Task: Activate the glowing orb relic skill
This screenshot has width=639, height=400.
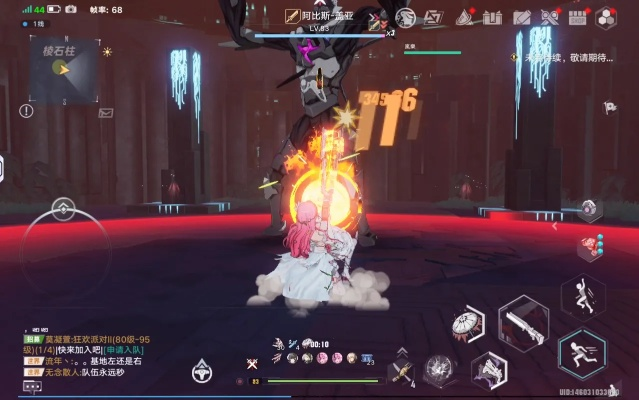Action: click(440, 368)
